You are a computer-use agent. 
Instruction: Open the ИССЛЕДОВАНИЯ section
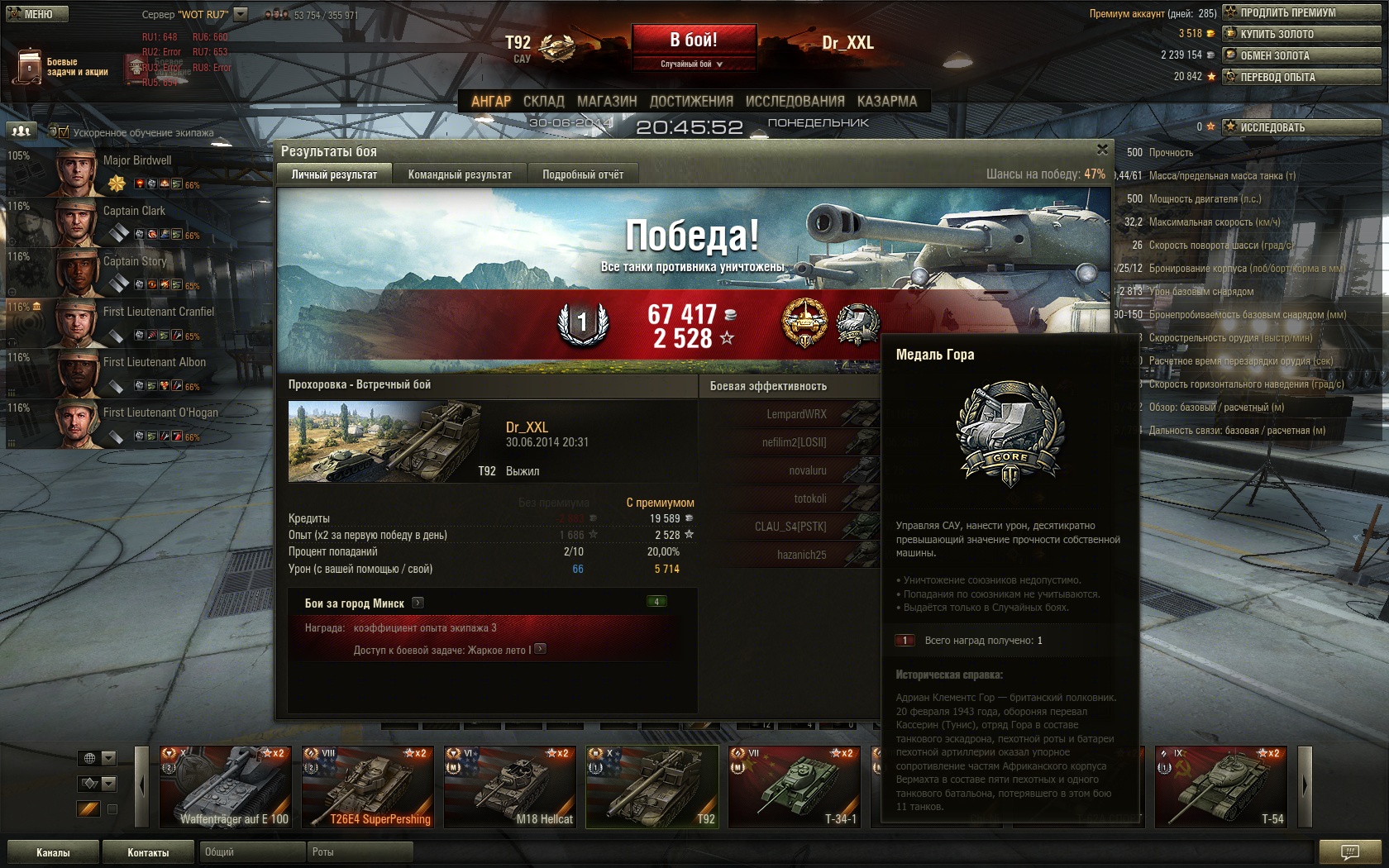pyautogui.click(x=795, y=101)
